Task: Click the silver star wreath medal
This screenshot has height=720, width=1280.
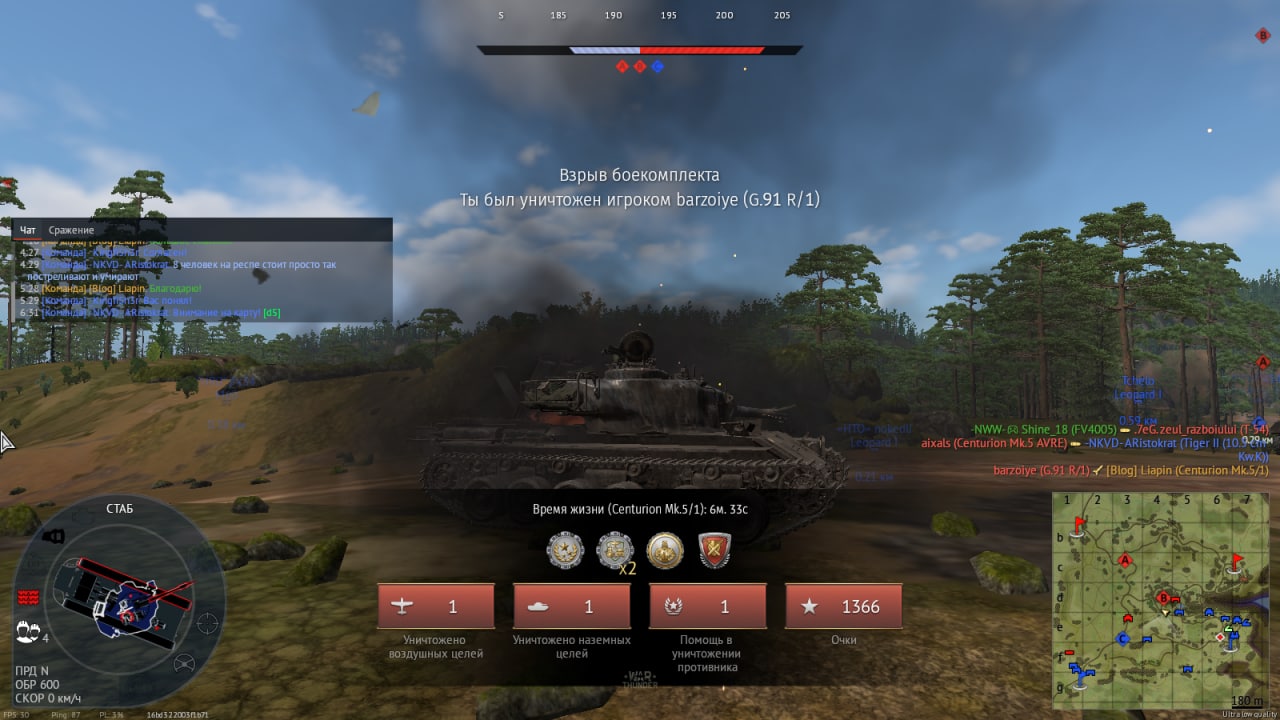Action: (x=565, y=549)
